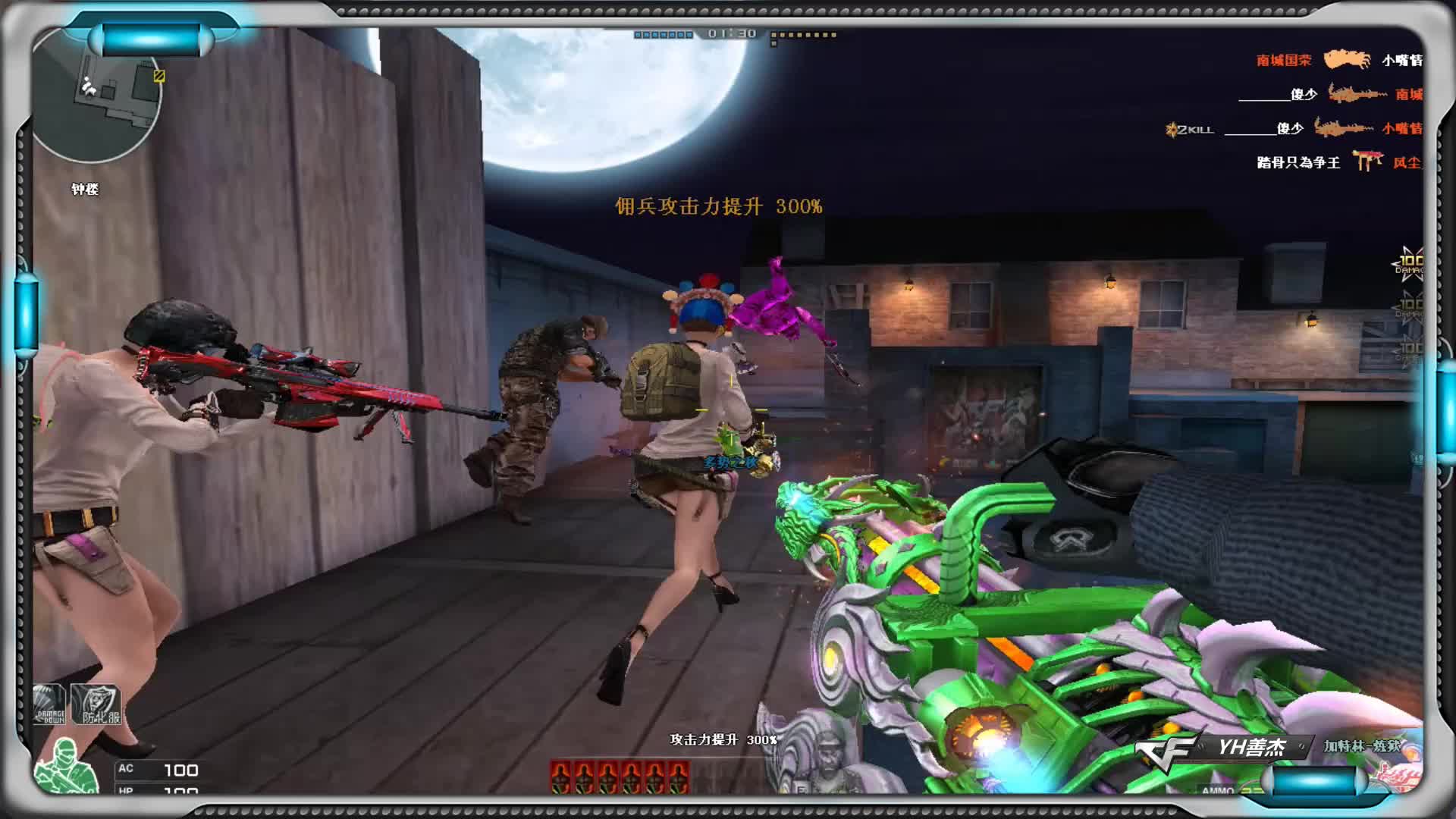Image resolution: width=1456 pixels, height=819 pixels.
Task: Select the Damage Down buff icon
Action: click(50, 704)
